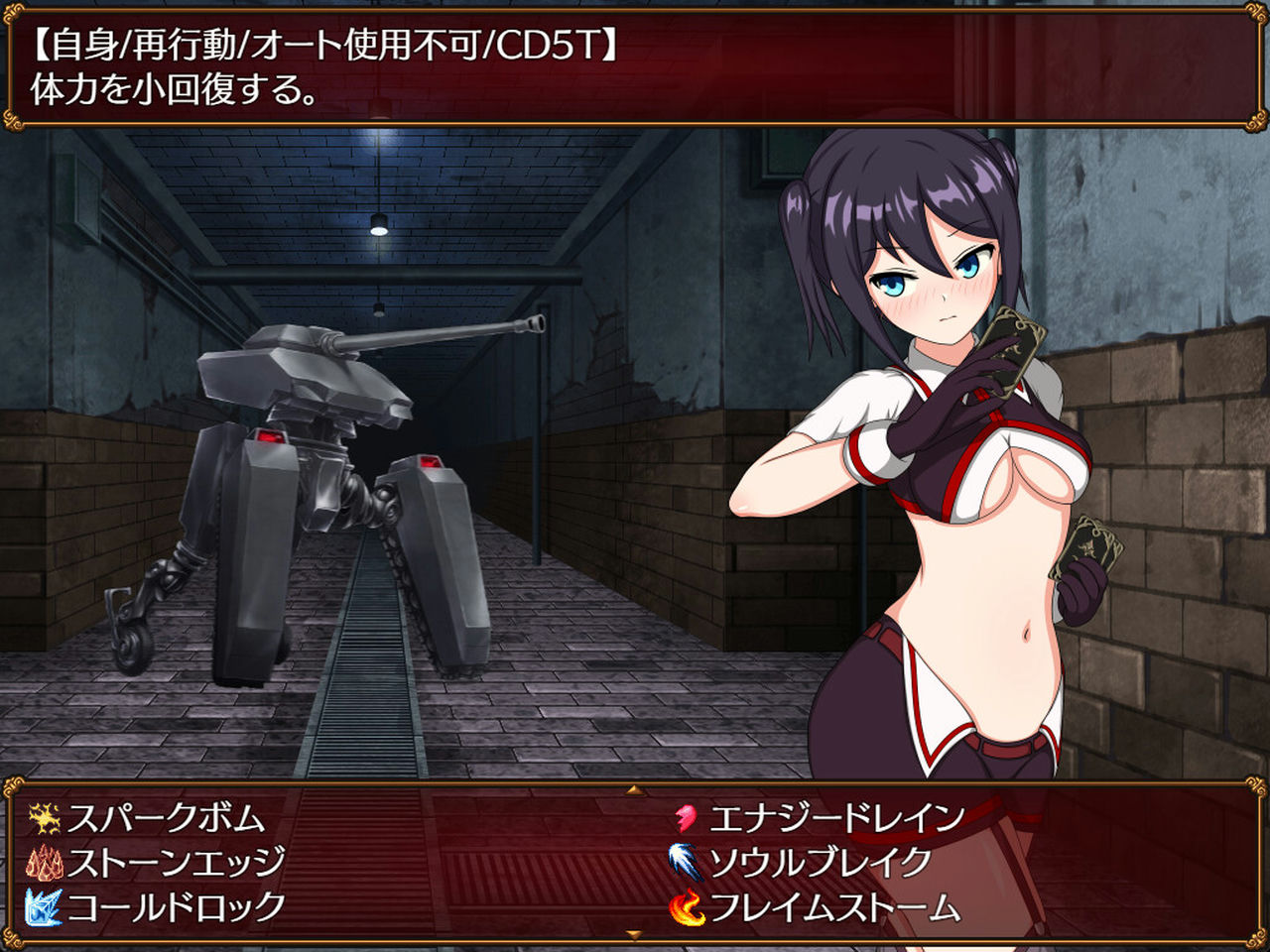The image size is (1270, 952).
Task: Click the downward arrow below the skill list
Action: (632, 934)
